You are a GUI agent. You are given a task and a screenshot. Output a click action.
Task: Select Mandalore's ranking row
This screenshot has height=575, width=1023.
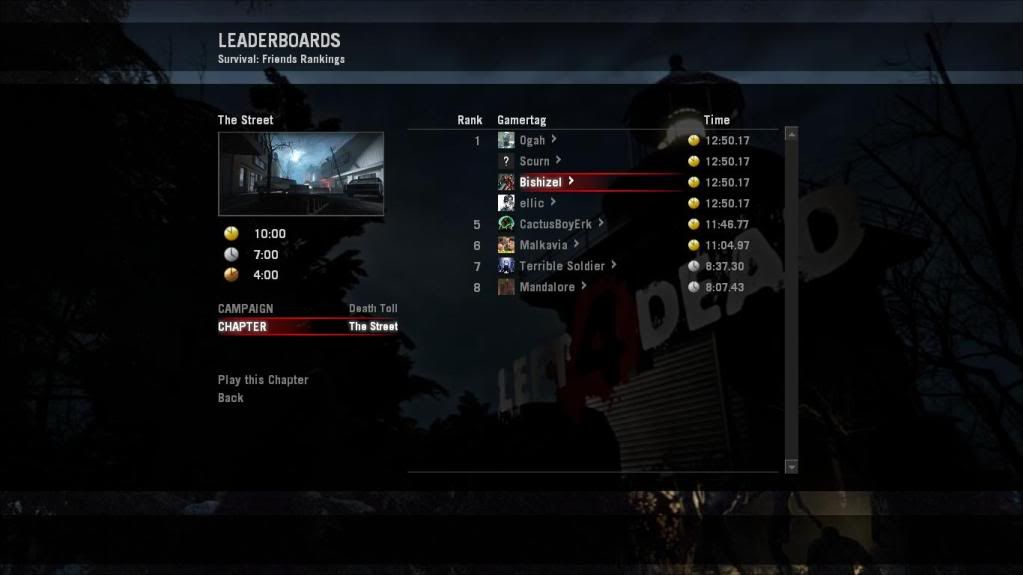click(547, 287)
